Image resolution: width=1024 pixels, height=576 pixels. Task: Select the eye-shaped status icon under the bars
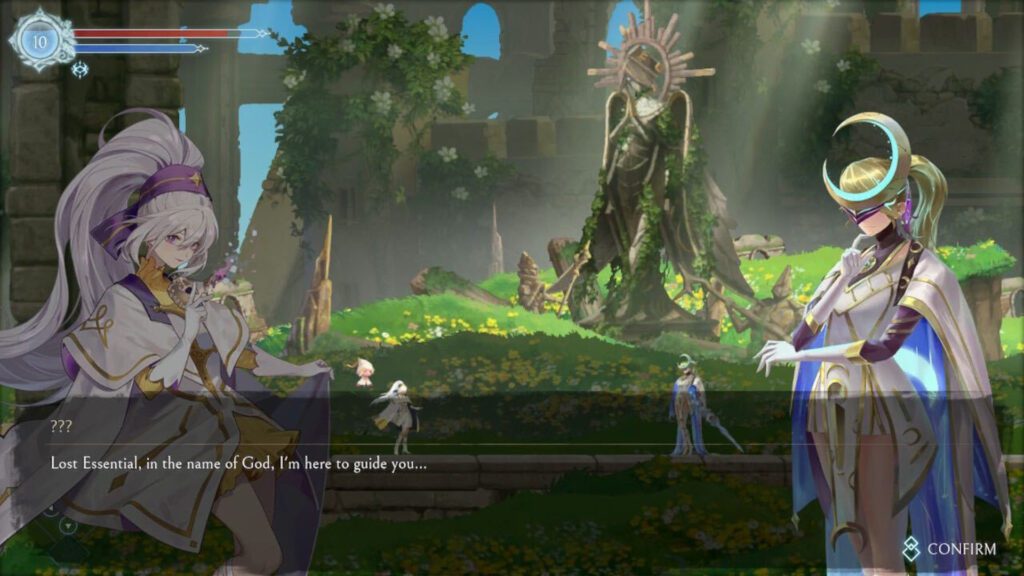(81, 69)
